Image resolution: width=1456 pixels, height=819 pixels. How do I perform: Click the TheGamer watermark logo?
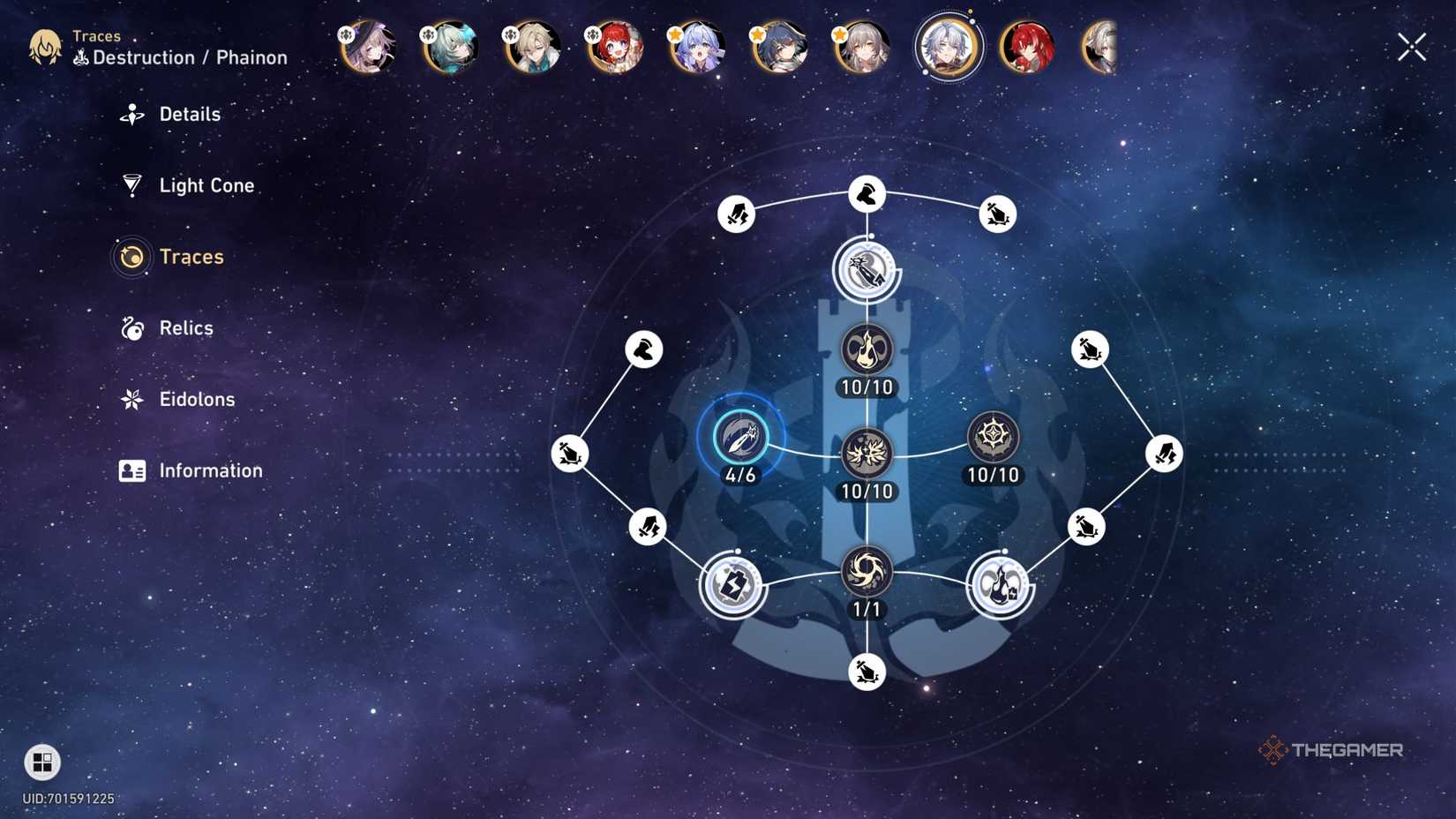pyautogui.click(x=1334, y=751)
